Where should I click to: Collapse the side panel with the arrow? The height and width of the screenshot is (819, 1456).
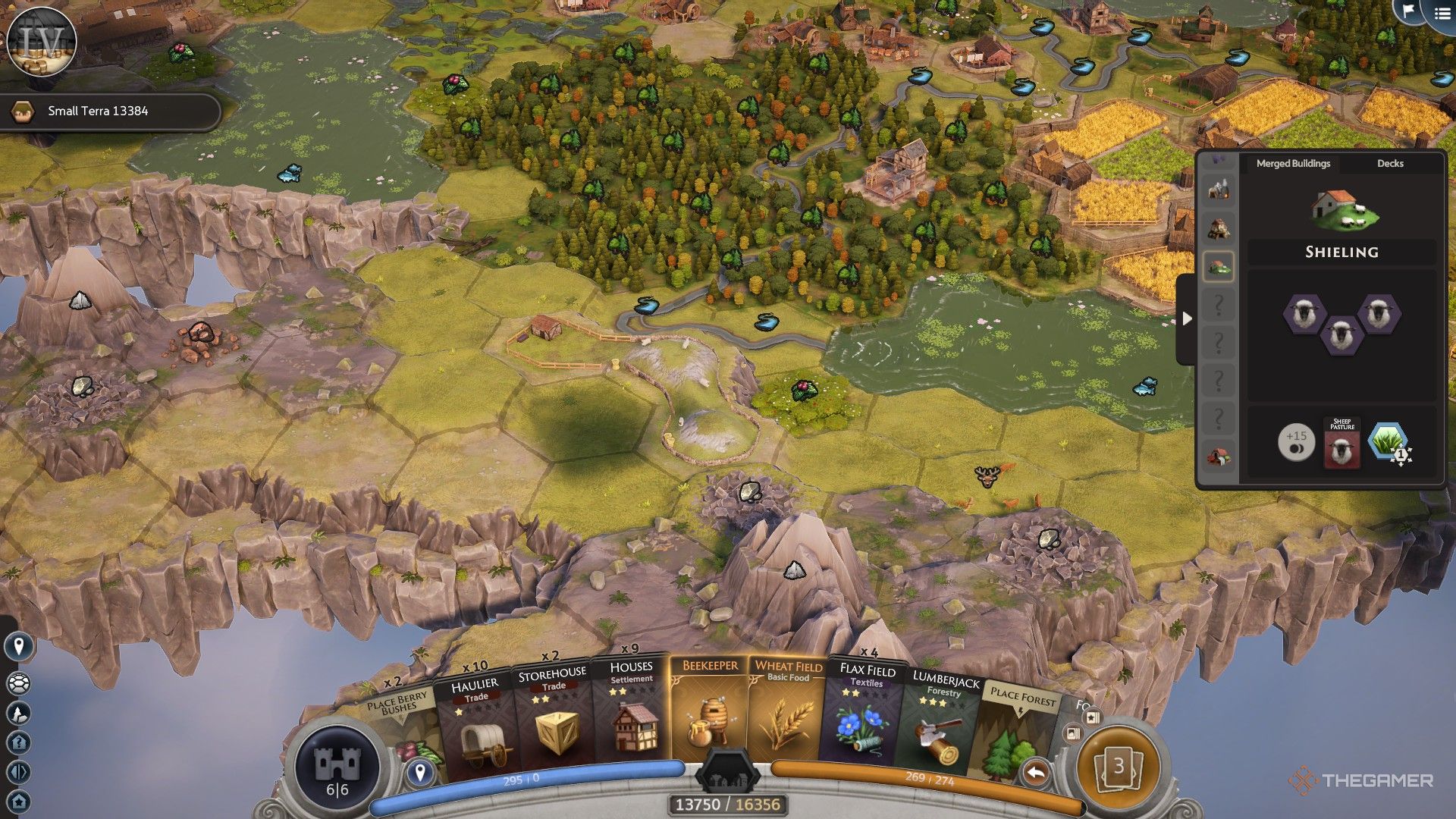(x=1187, y=318)
